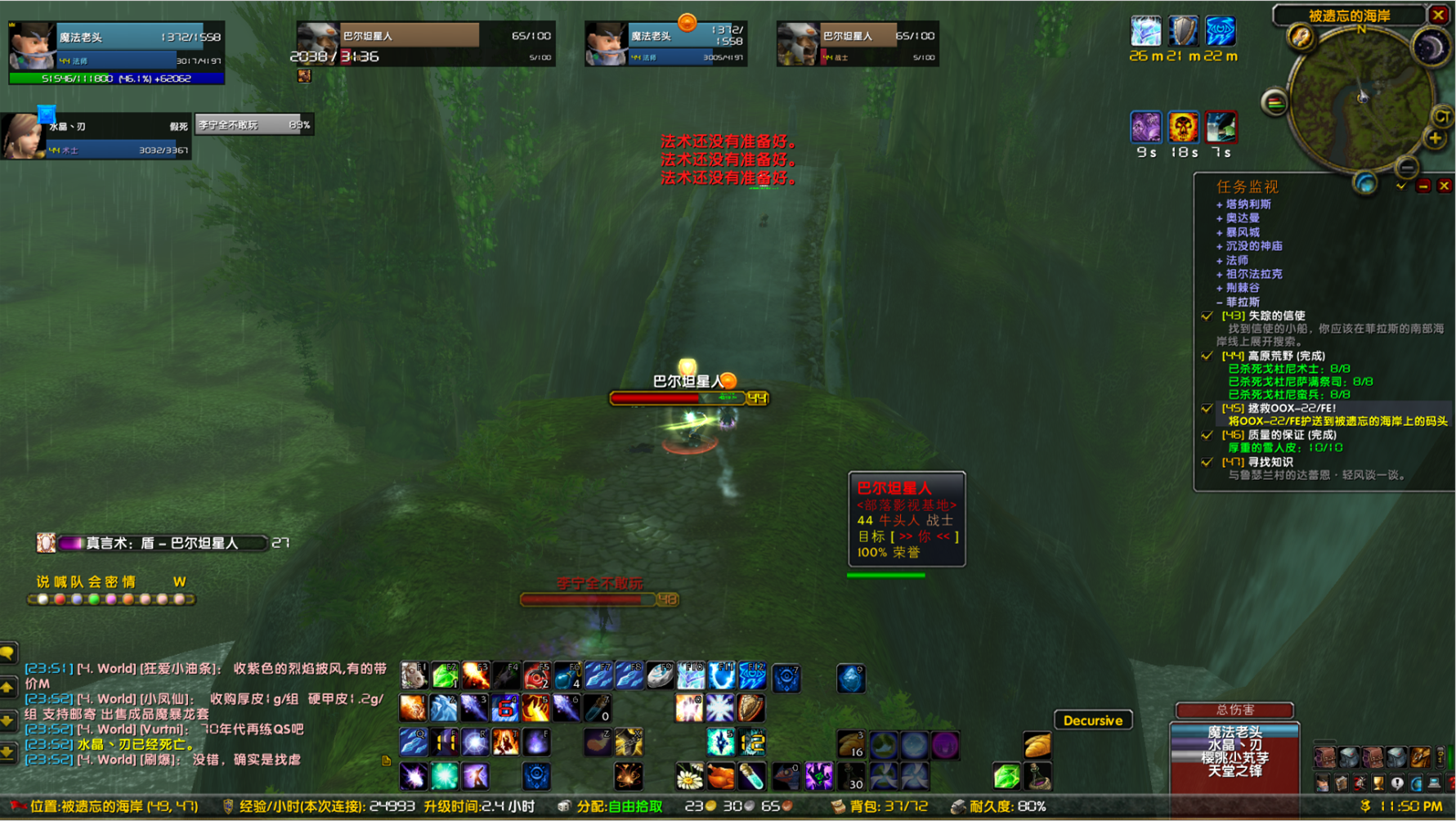
Task: Open the CT mod minimap button
Action: click(1441, 116)
